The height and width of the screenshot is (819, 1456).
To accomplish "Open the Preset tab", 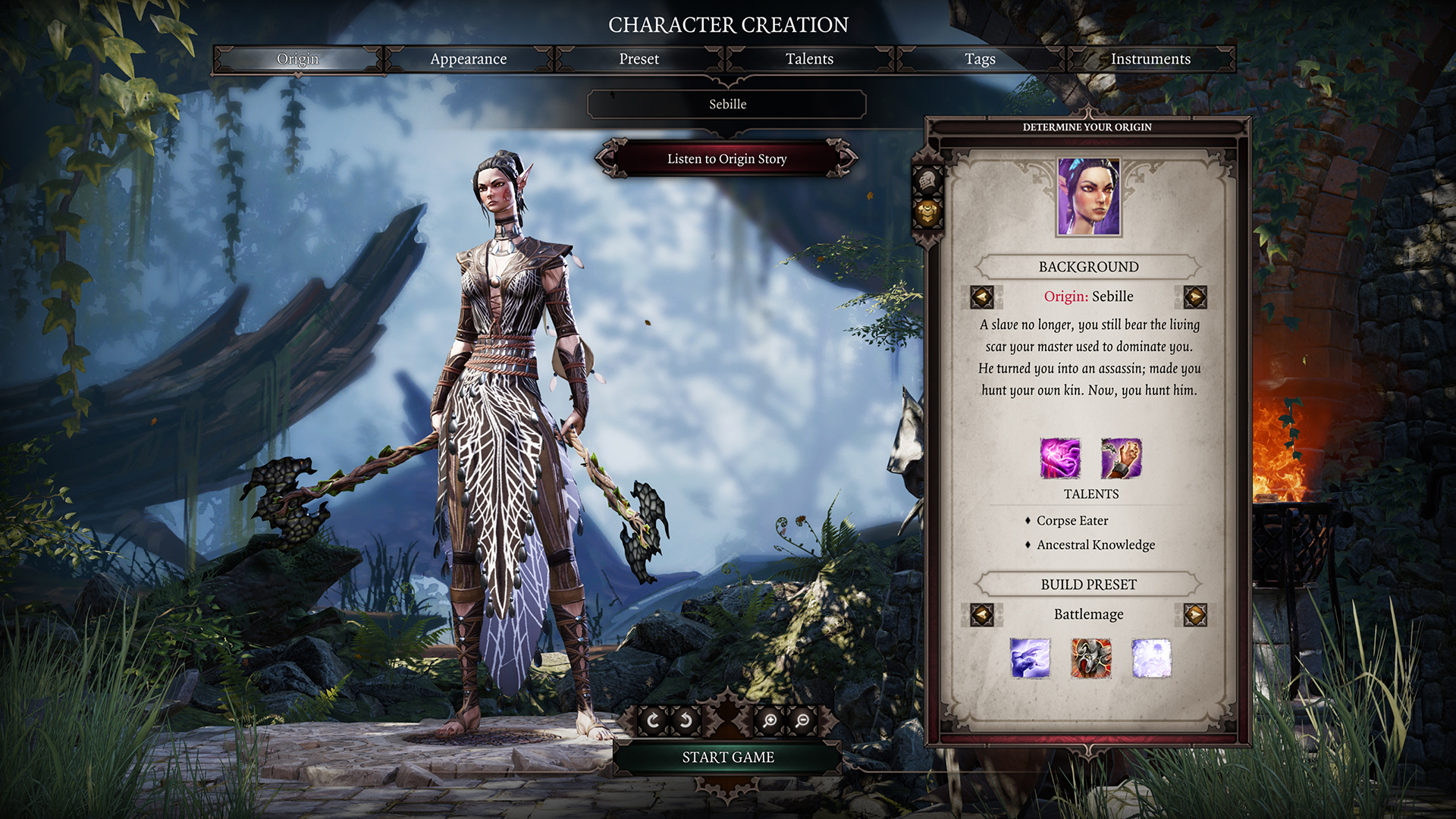I will click(639, 59).
